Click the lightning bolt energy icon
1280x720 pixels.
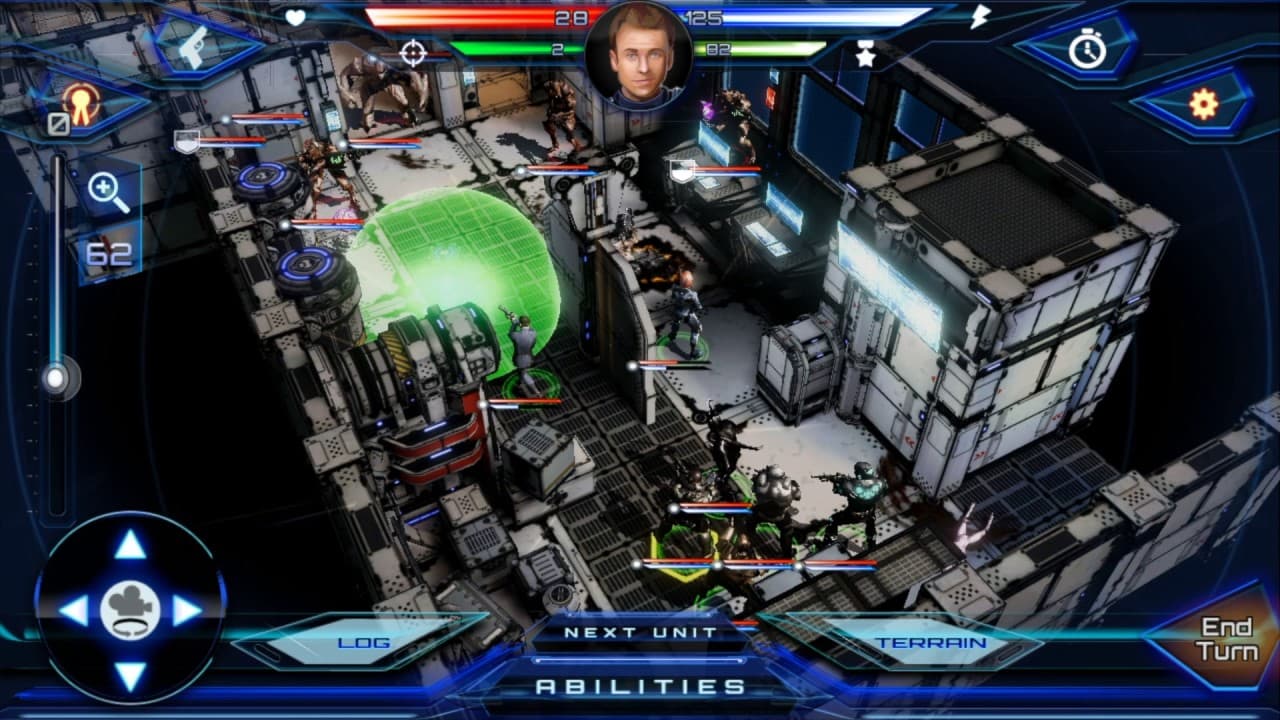(982, 17)
